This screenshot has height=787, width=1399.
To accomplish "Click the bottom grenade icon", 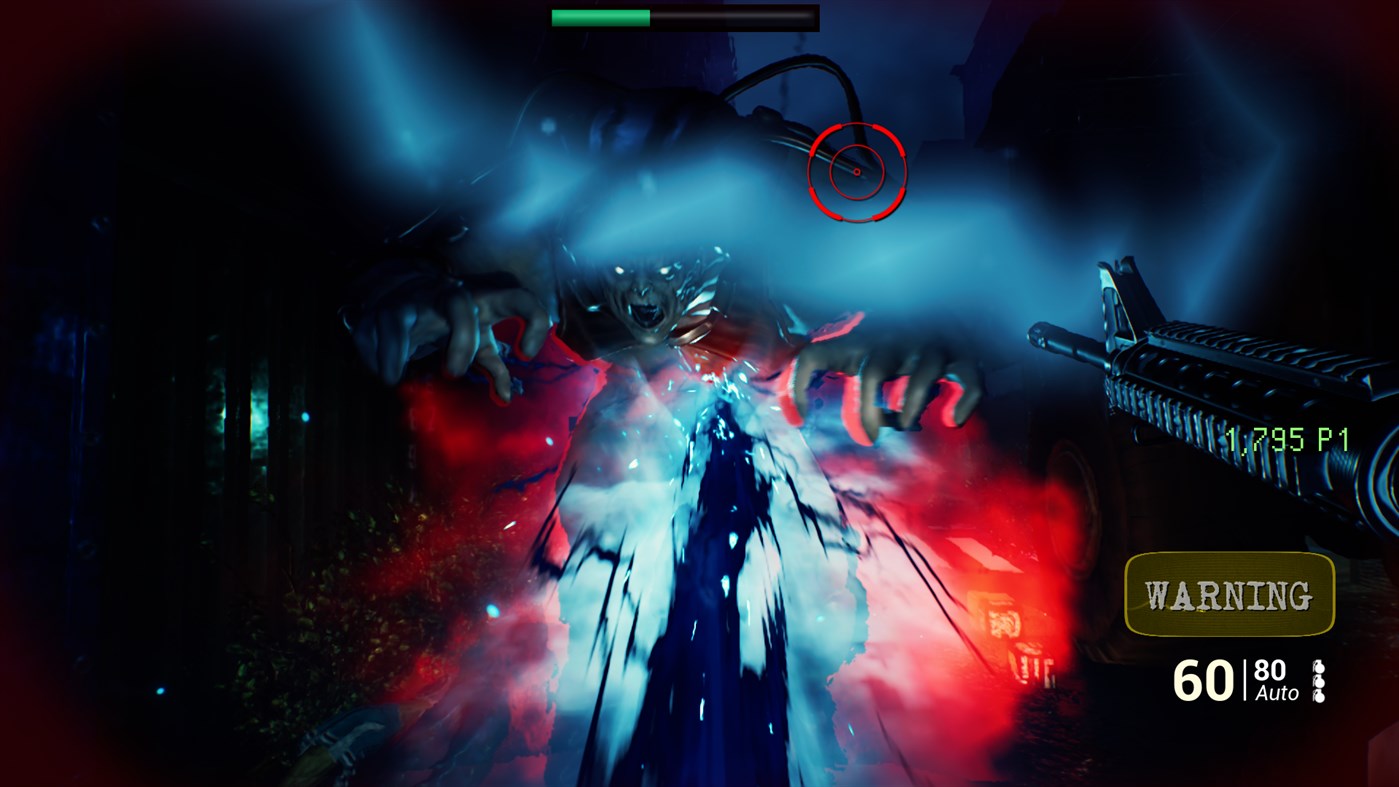I will pos(1320,697).
